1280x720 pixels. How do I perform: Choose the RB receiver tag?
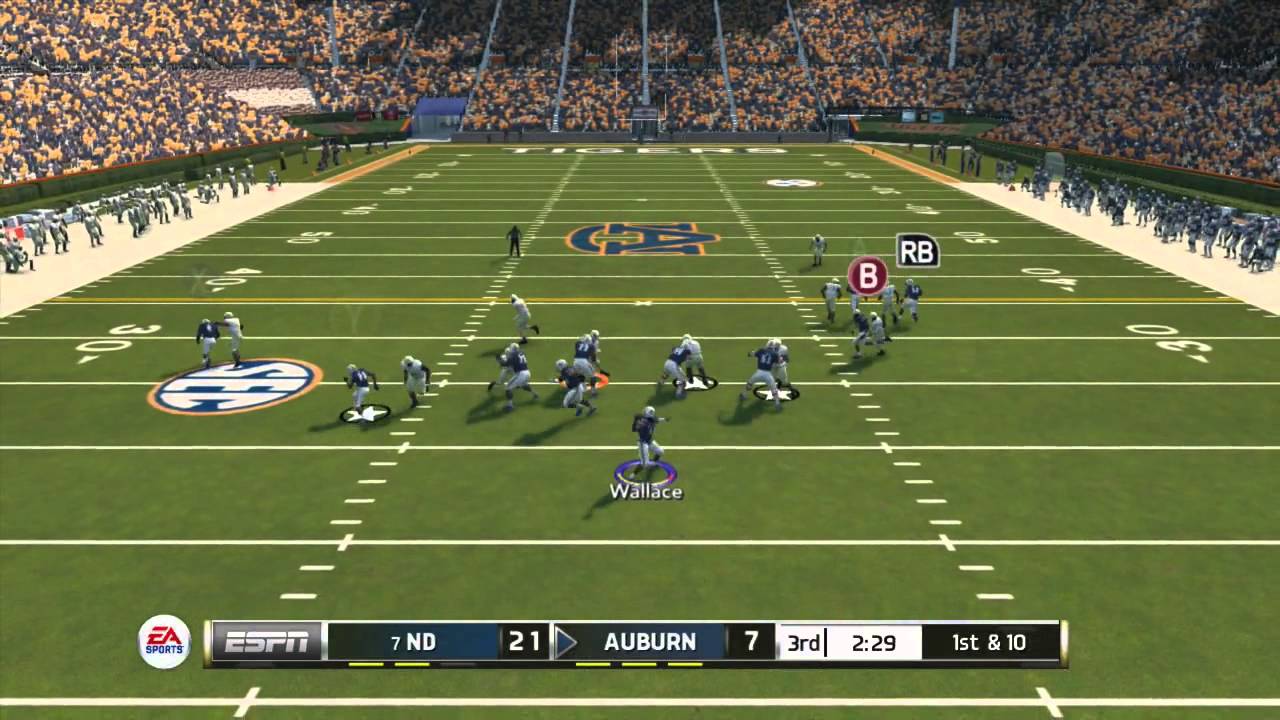coord(917,250)
